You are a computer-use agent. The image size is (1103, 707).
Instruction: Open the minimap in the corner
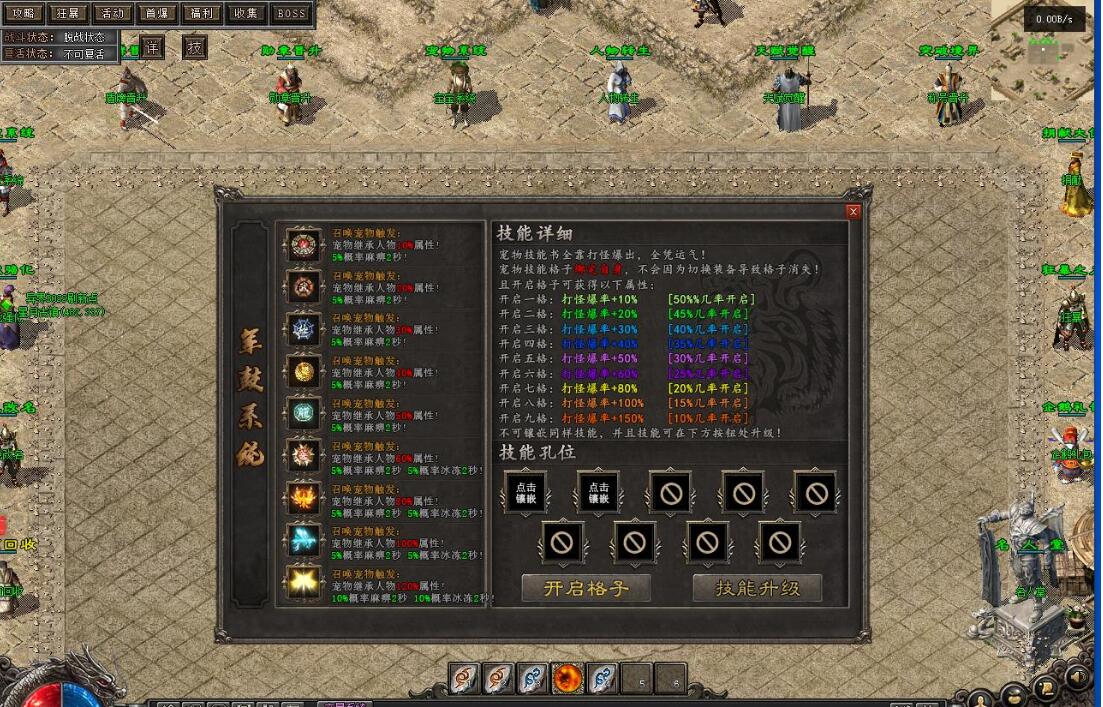[1046, 60]
